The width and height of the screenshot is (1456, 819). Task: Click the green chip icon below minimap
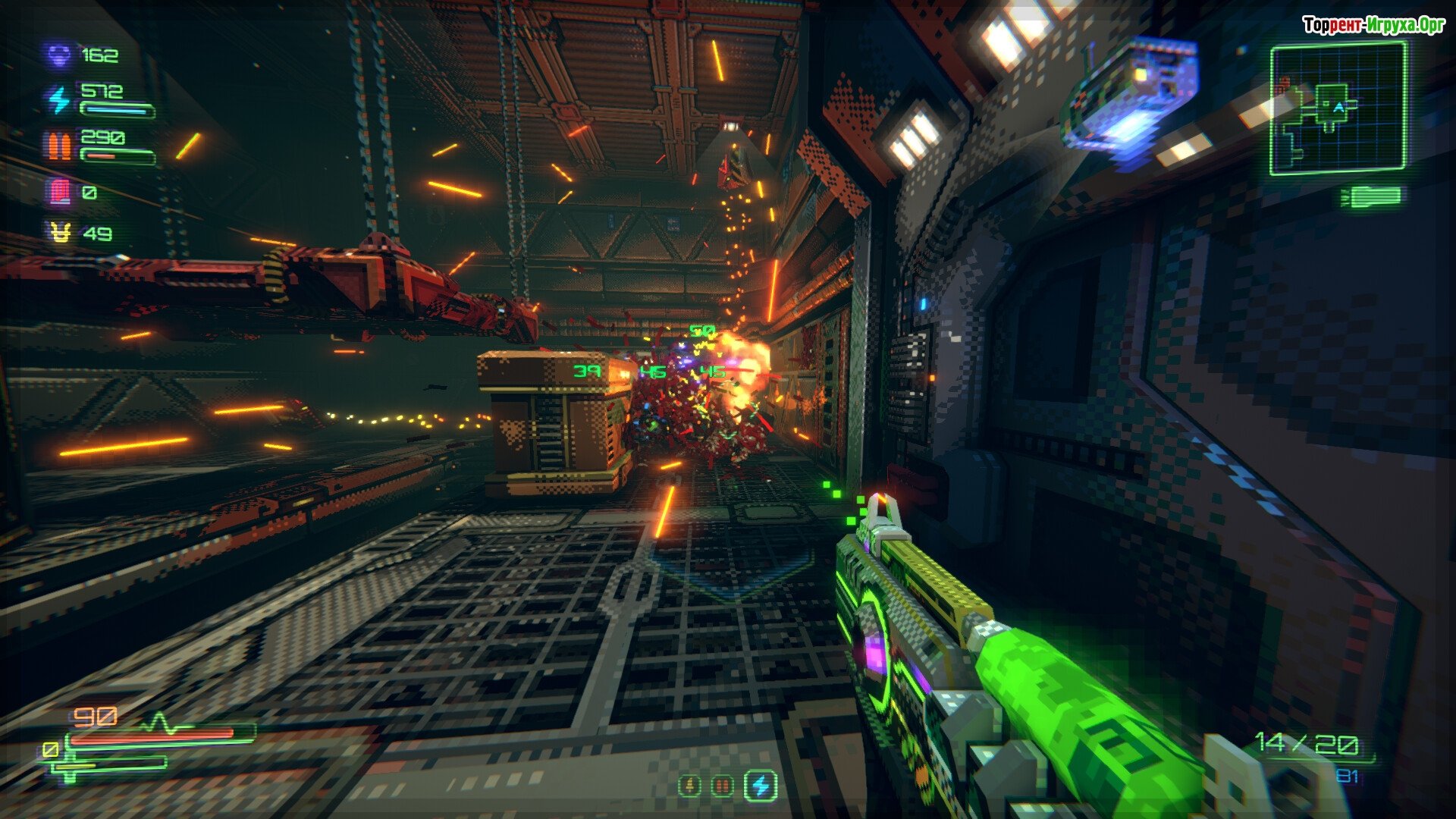(1373, 197)
